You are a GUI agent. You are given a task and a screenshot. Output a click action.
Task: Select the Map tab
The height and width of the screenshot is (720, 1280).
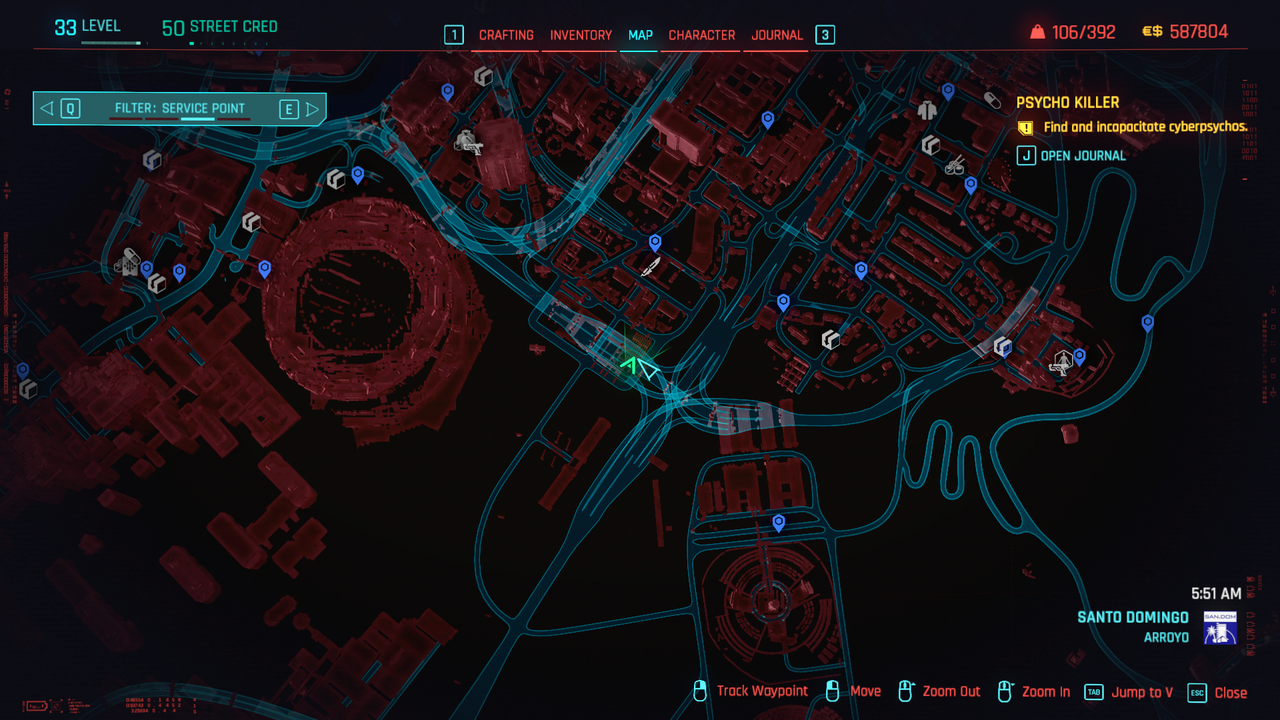coord(640,35)
